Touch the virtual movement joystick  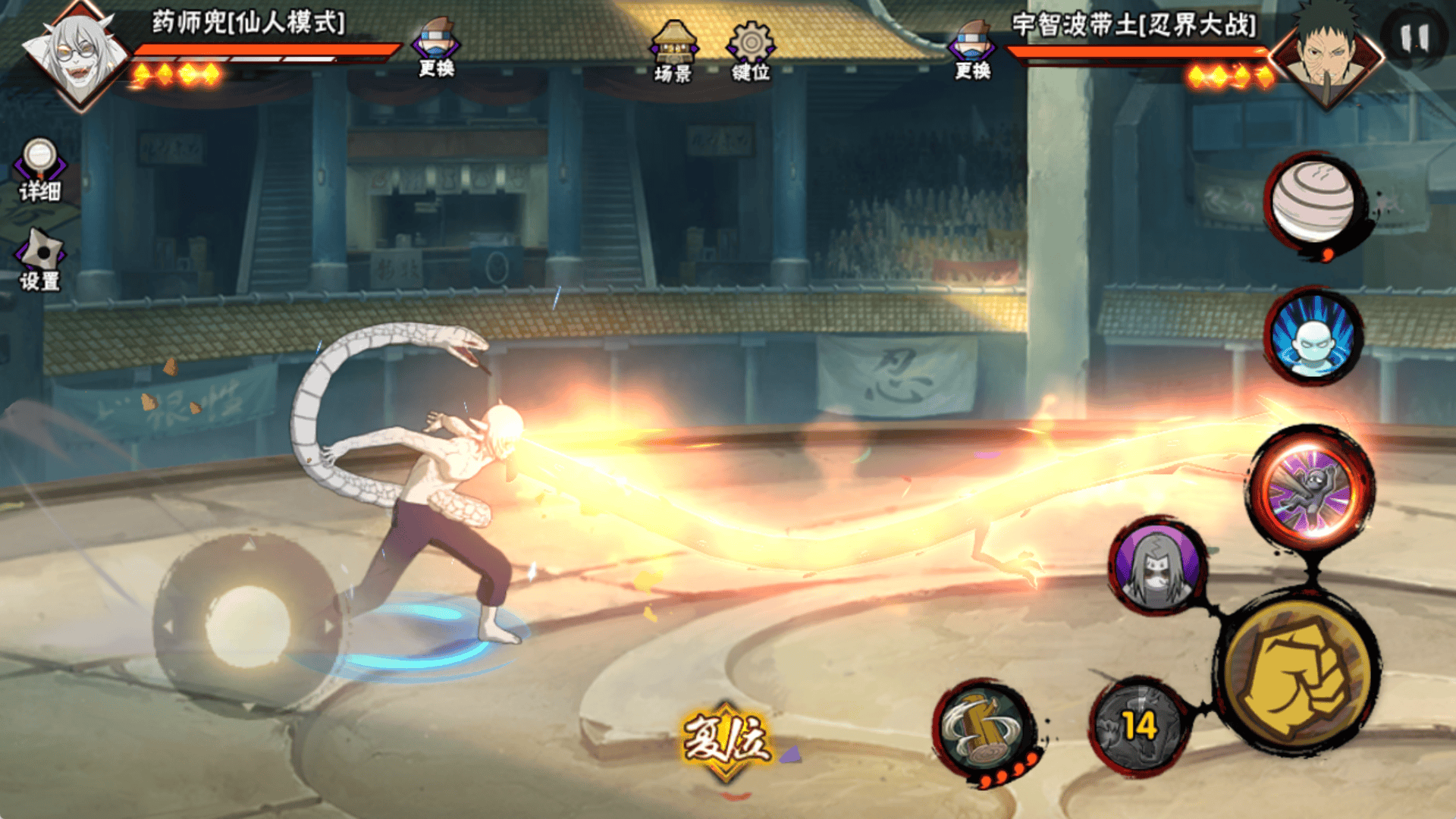[x=248, y=626]
